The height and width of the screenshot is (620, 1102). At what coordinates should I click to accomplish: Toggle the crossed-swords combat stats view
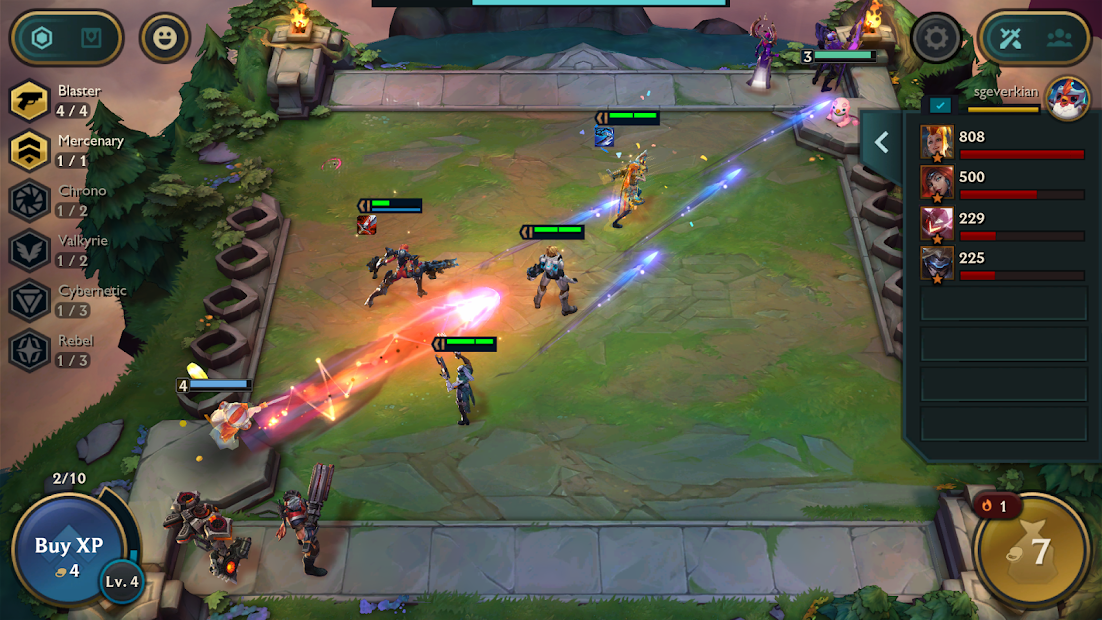point(1011,39)
